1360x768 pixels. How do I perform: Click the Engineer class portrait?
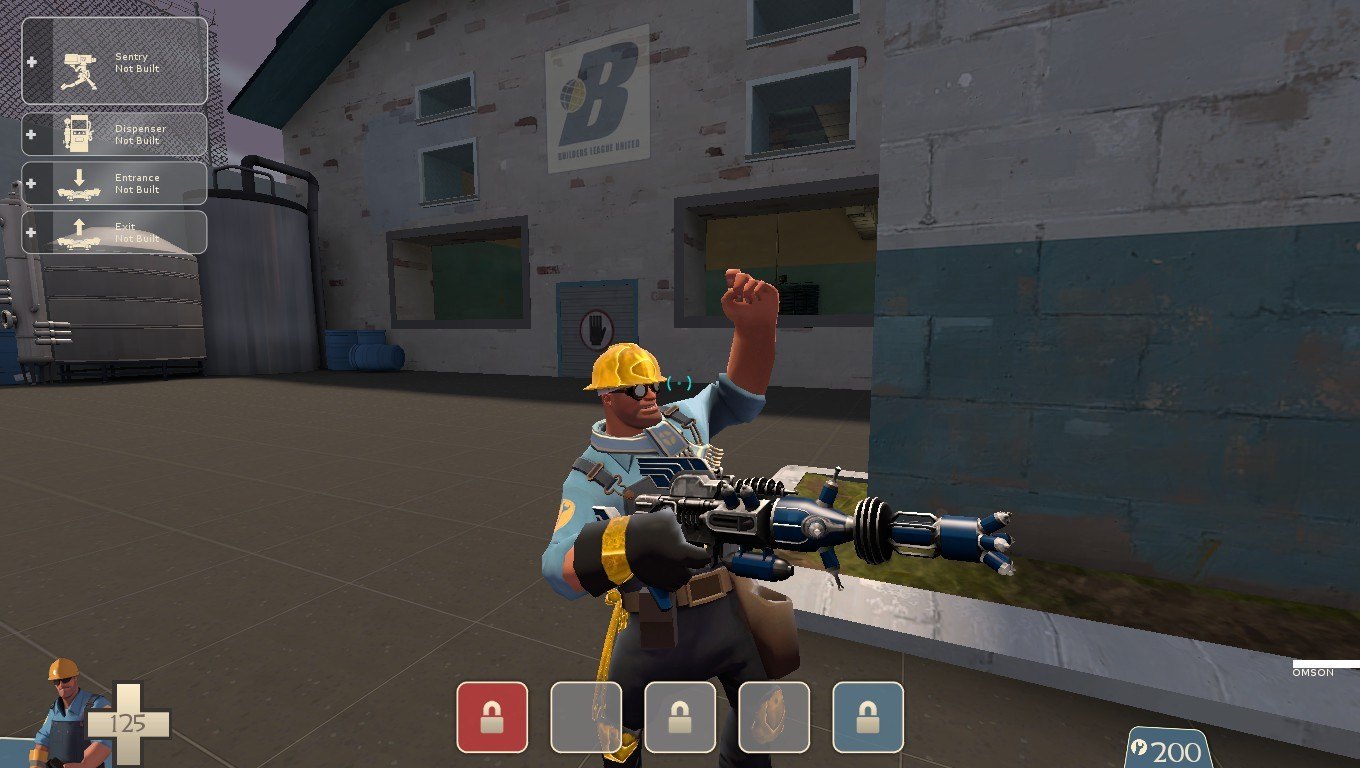(x=65, y=710)
